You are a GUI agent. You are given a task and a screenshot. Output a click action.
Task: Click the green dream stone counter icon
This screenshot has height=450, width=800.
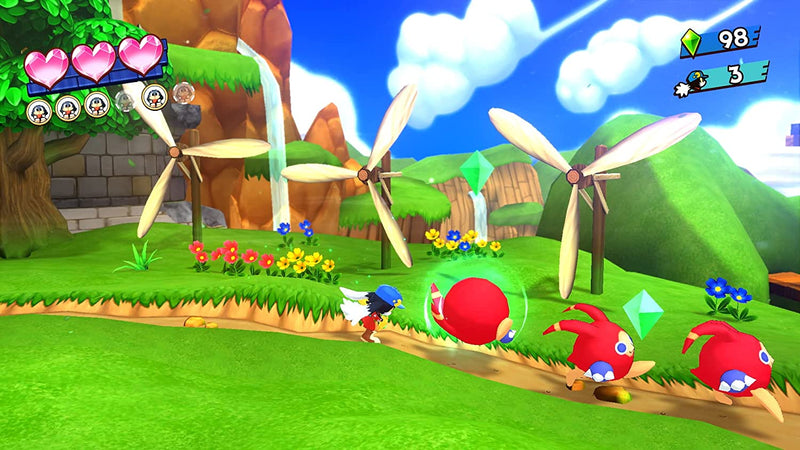point(691,43)
